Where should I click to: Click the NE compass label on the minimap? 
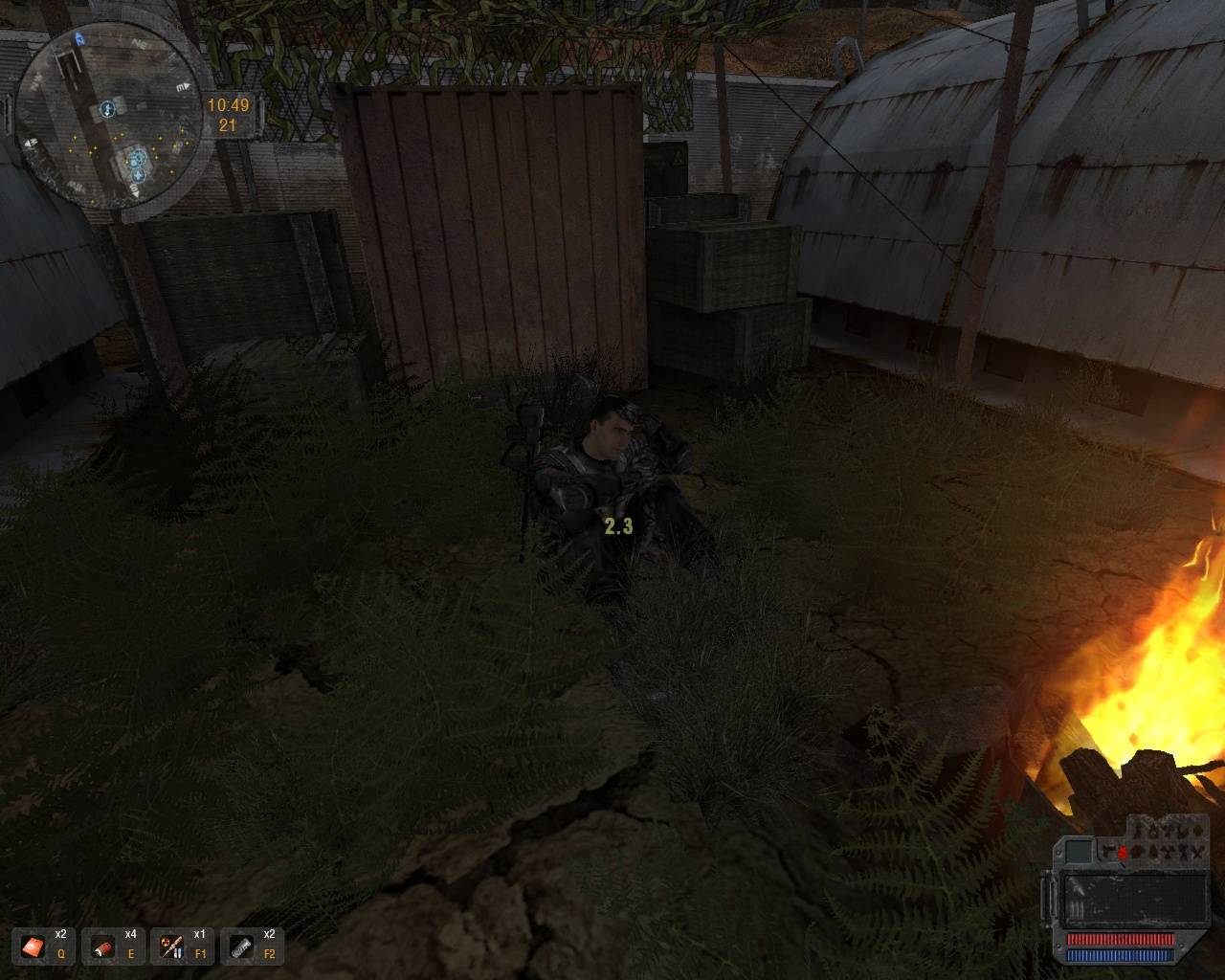[x=141, y=41]
